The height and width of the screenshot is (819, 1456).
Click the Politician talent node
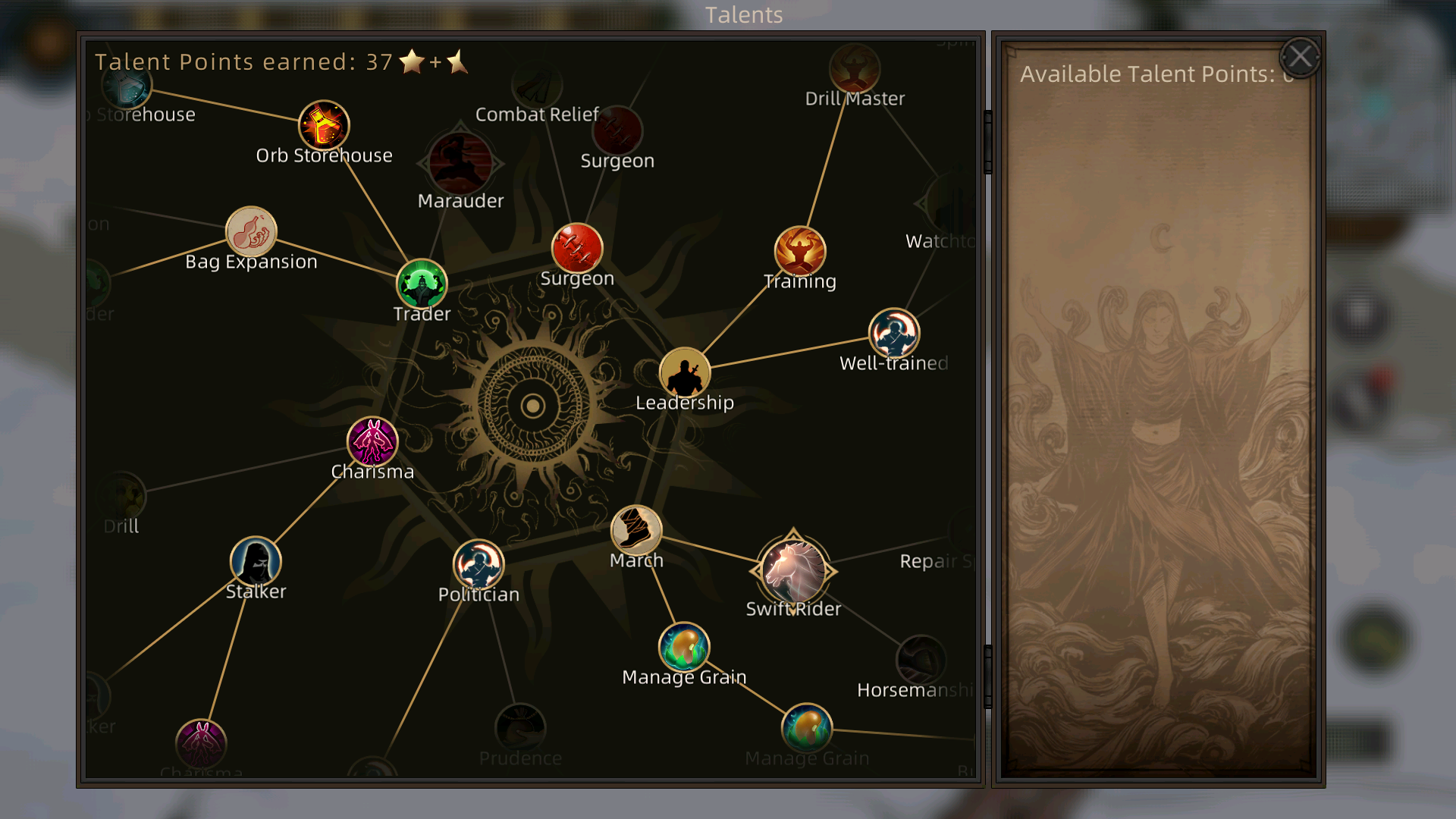478,564
